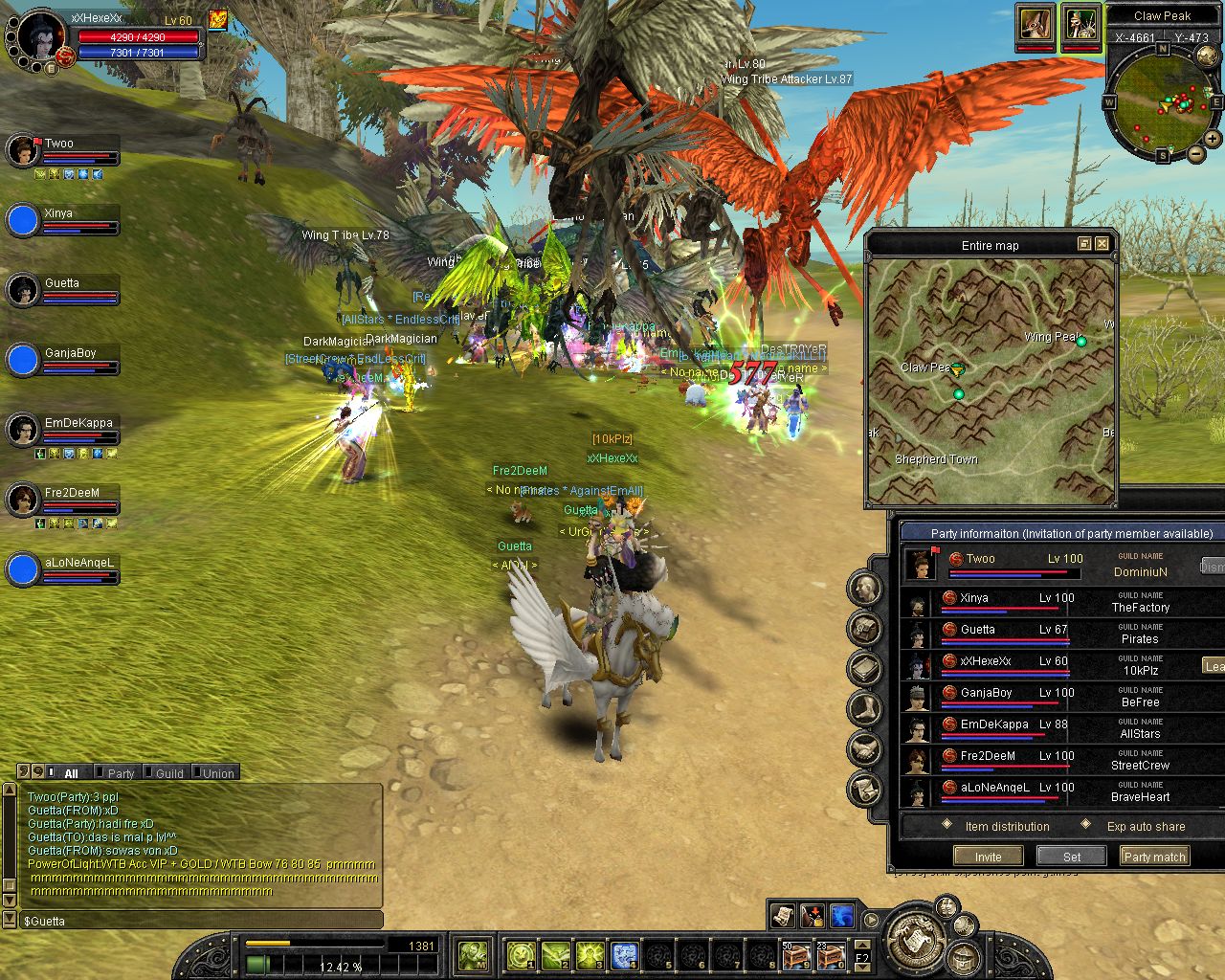Use the blue skill in hotbar slot 4
The height and width of the screenshot is (980, 1225).
[624, 955]
